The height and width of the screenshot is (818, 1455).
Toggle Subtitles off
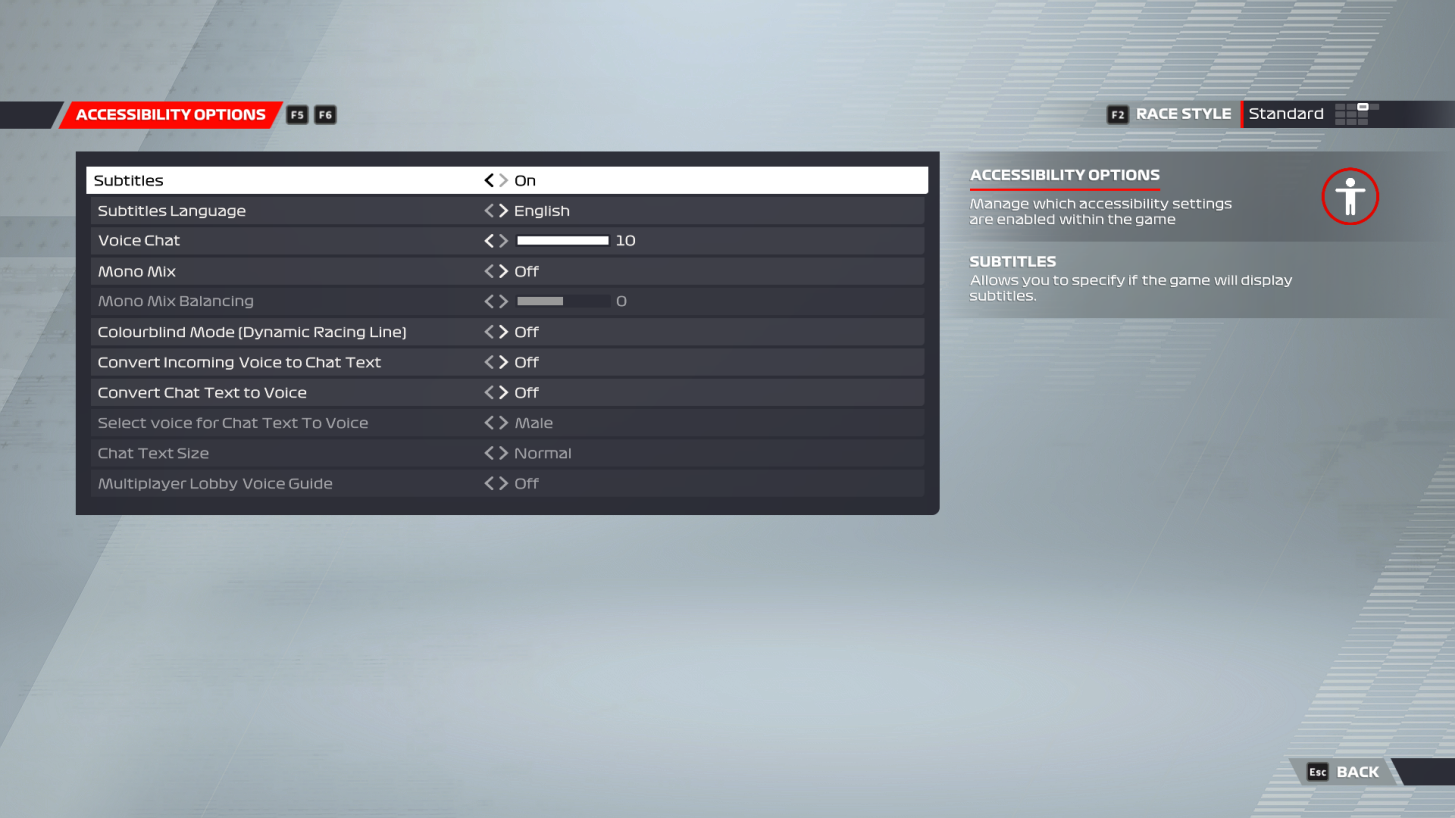coord(487,180)
